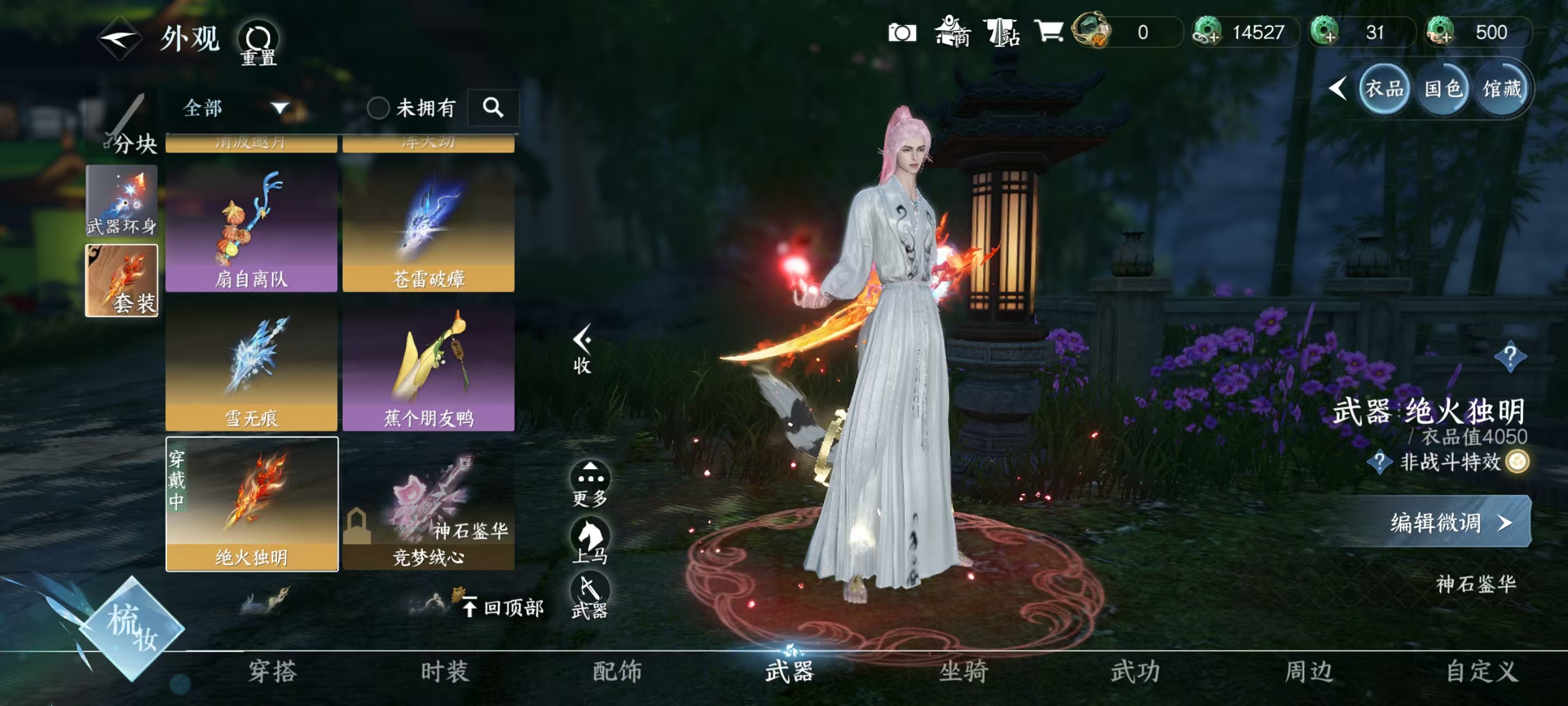Select the 未拥有 filter radio button
The image size is (1568, 706).
[380, 107]
